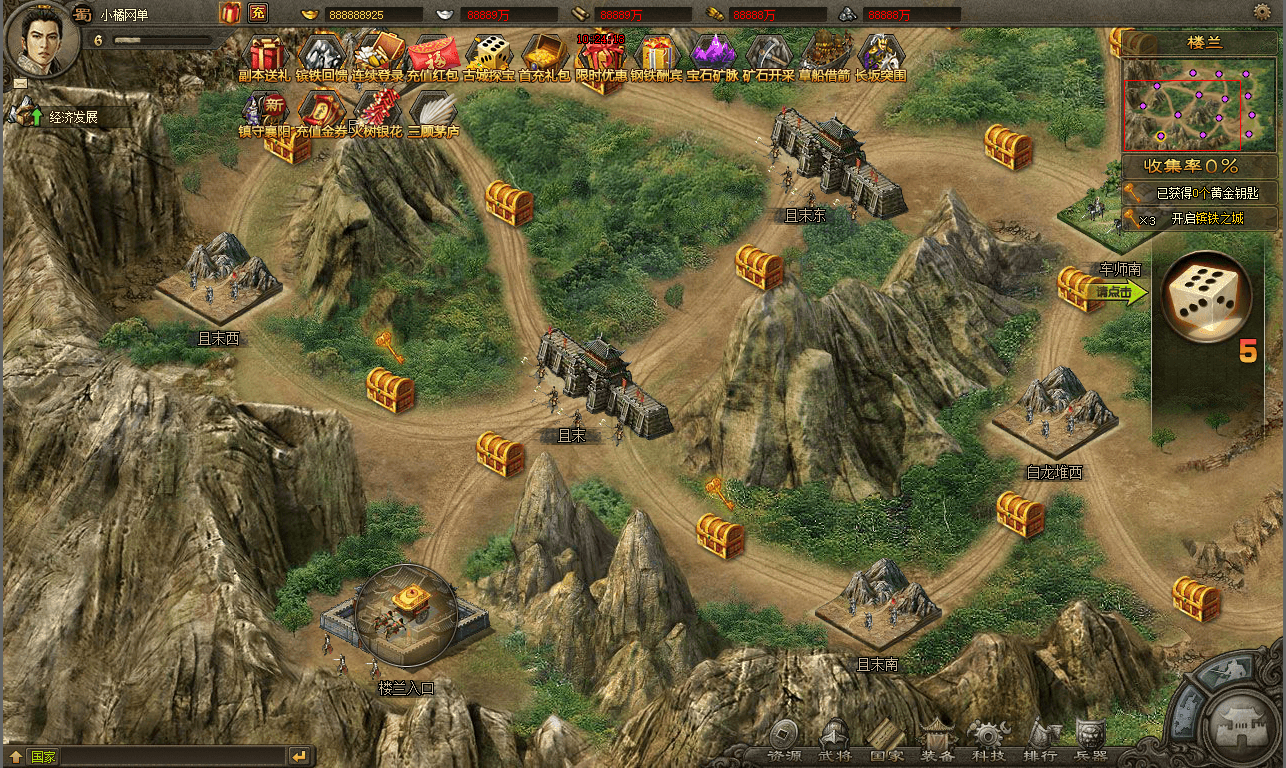Open the 草船借箭 boat event

[x=825, y=55]
